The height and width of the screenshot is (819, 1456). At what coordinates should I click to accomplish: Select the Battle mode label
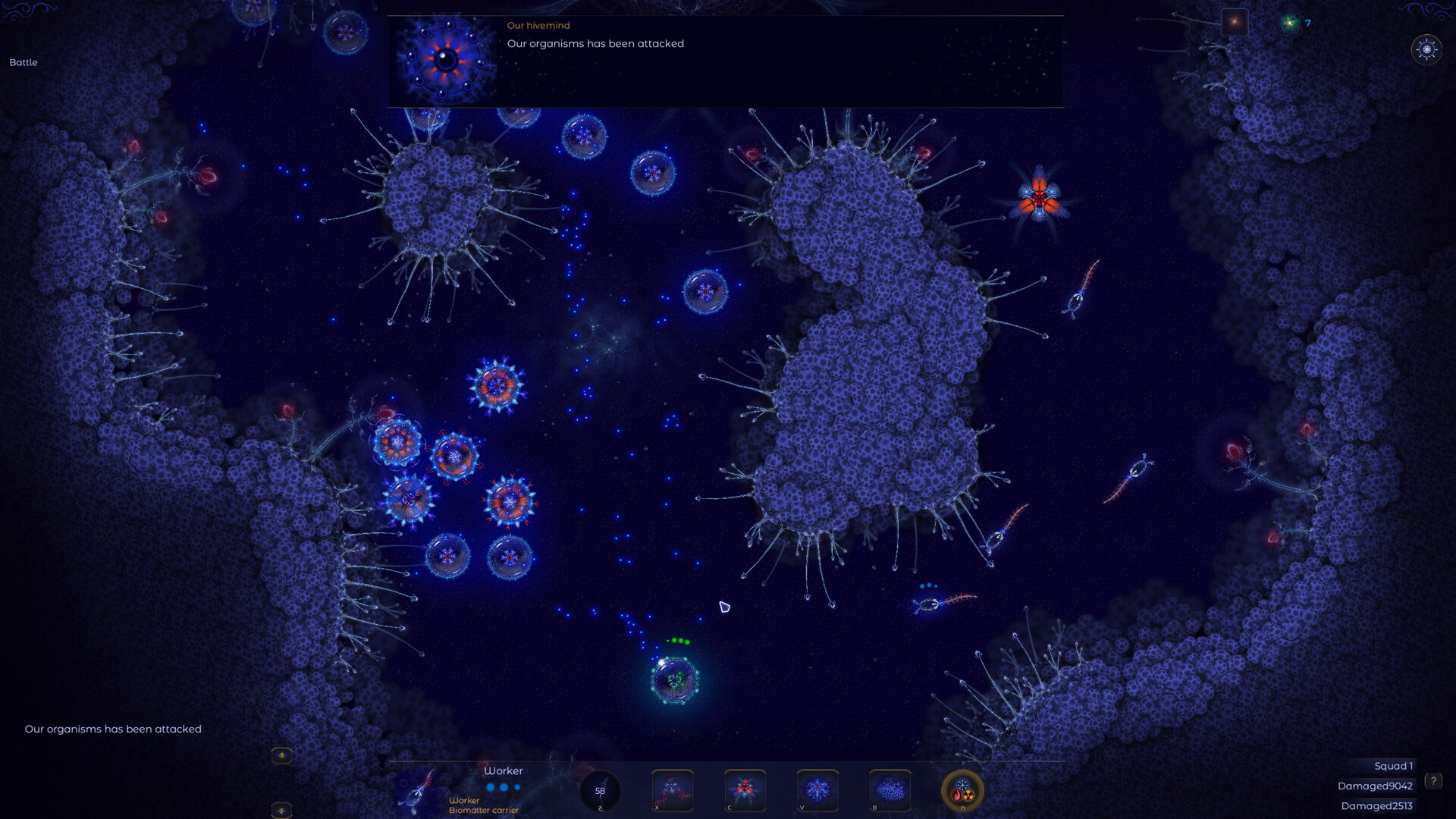click(23, 62)
